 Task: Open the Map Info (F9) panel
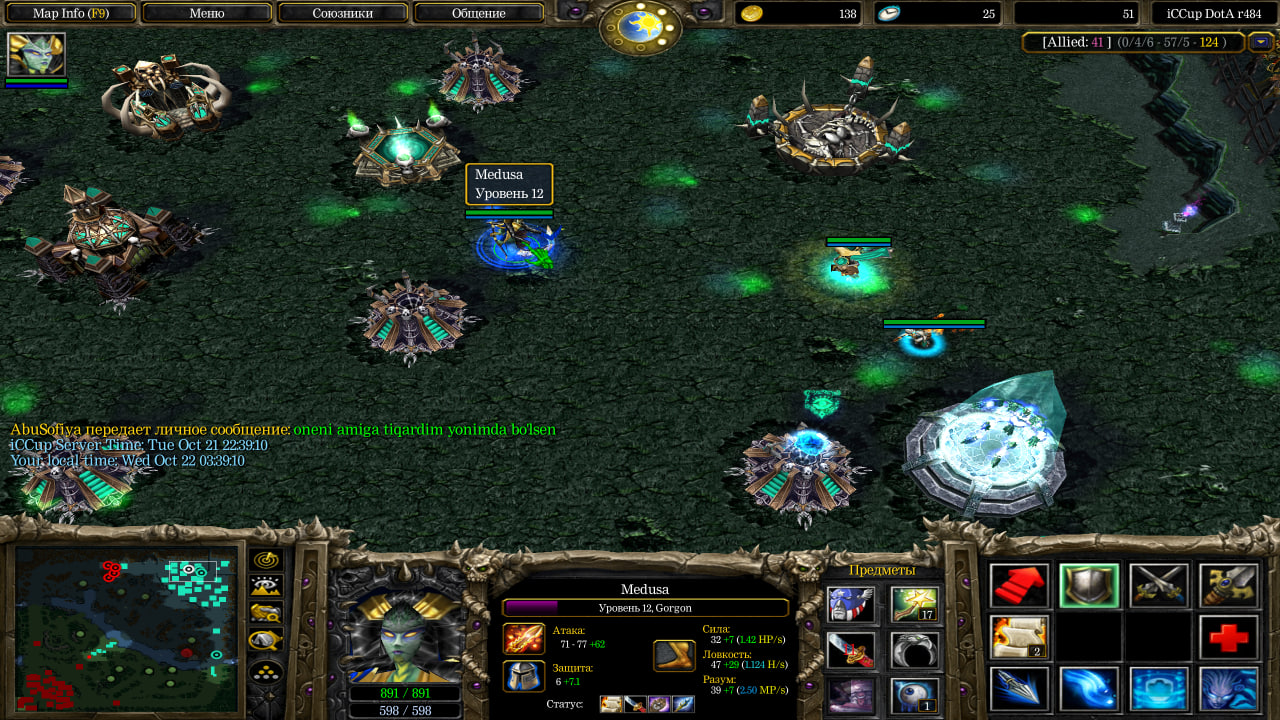coord(70,13)
